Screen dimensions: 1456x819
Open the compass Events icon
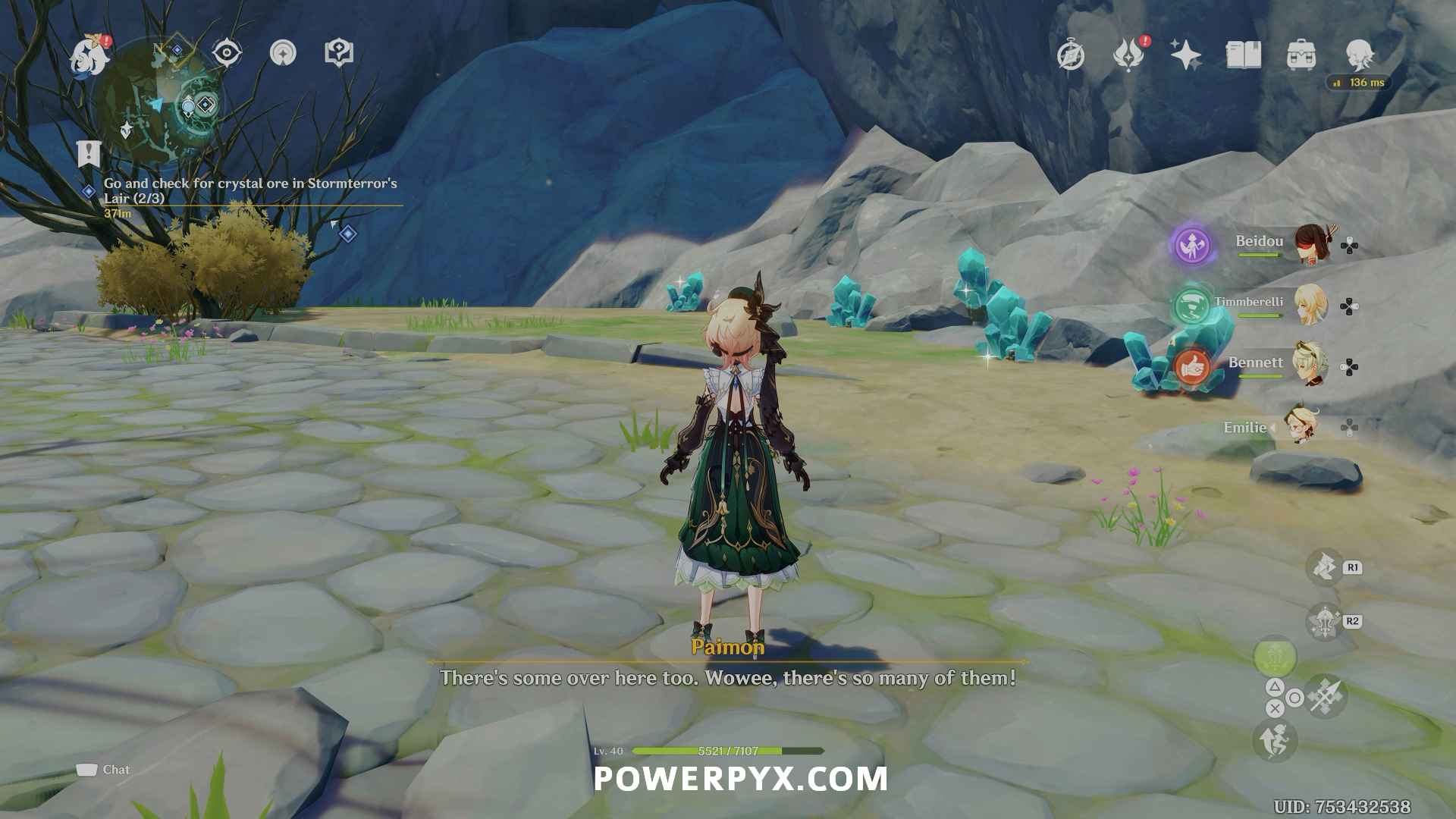point(1071,55)
